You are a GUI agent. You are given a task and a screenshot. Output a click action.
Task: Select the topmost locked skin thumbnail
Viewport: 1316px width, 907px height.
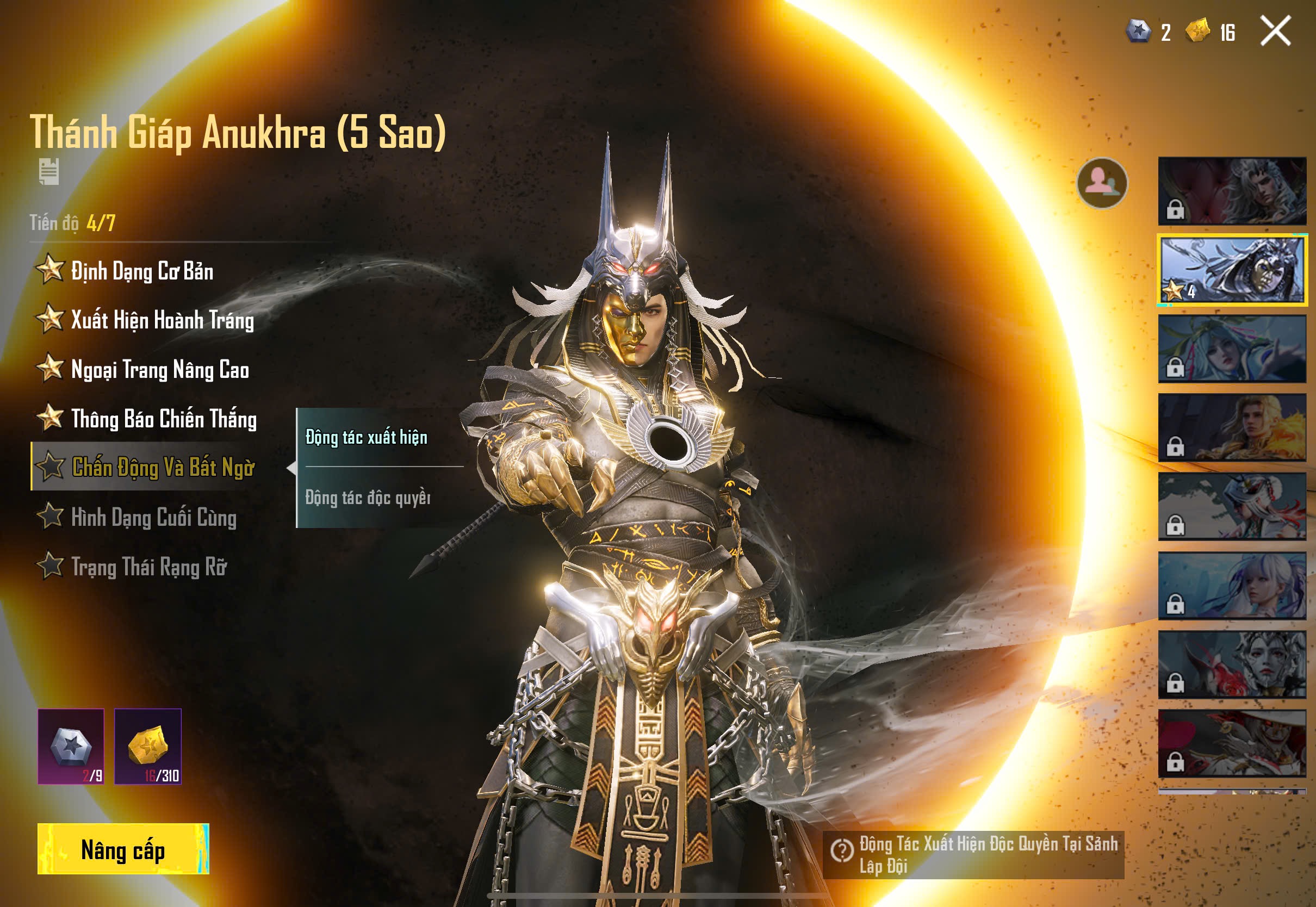tap(1232, 191)
